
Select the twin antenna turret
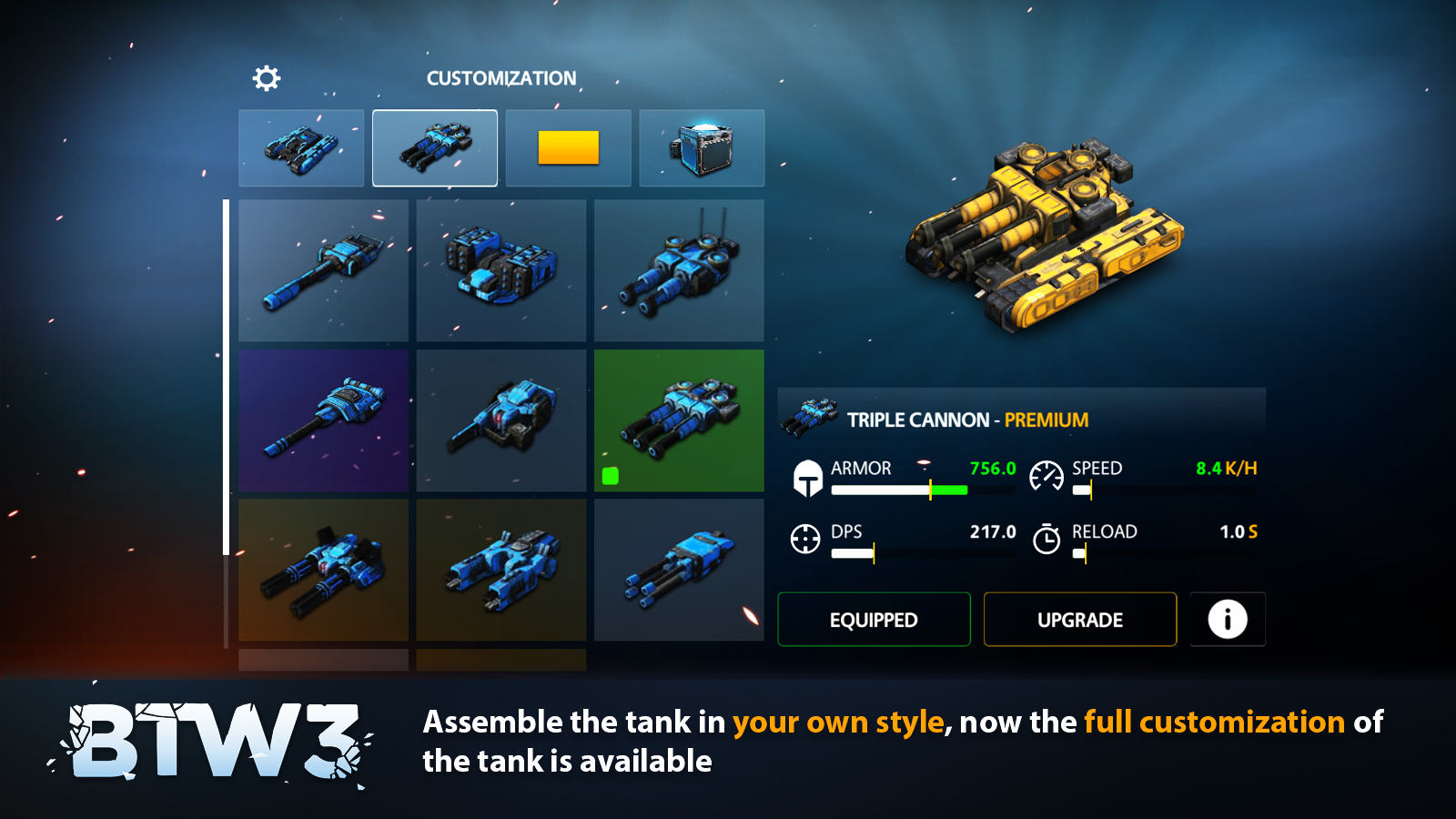coord(679,270)
